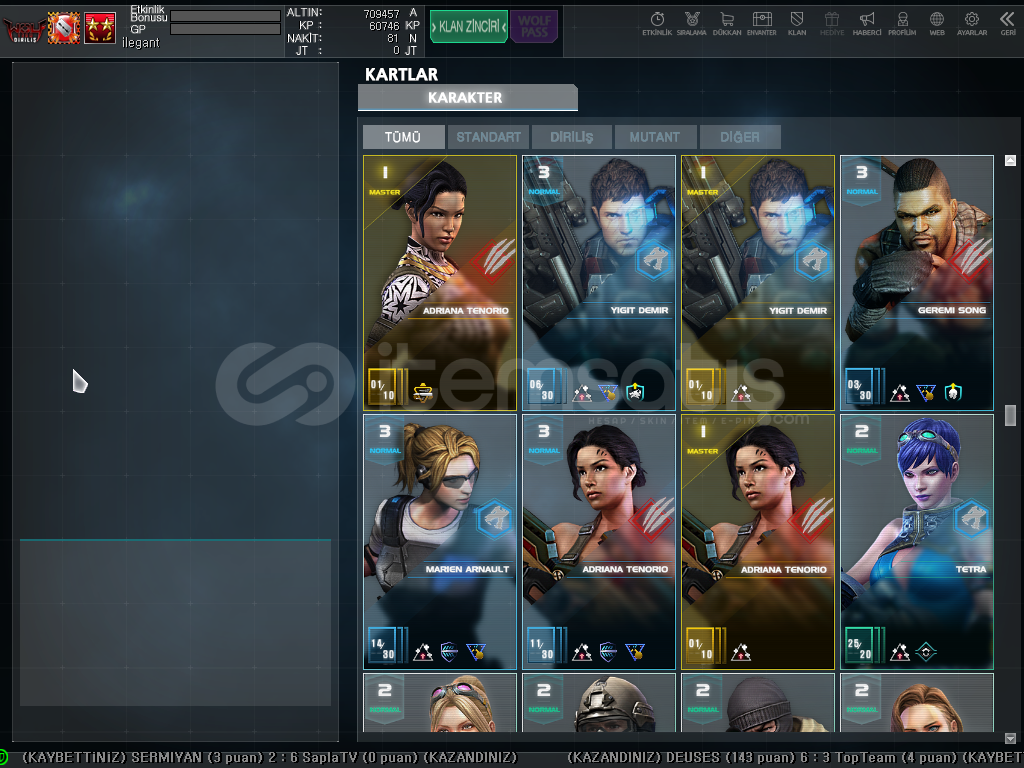1024x768 pixels.
Task: Go back with the Geri button
Action: 1007,24
